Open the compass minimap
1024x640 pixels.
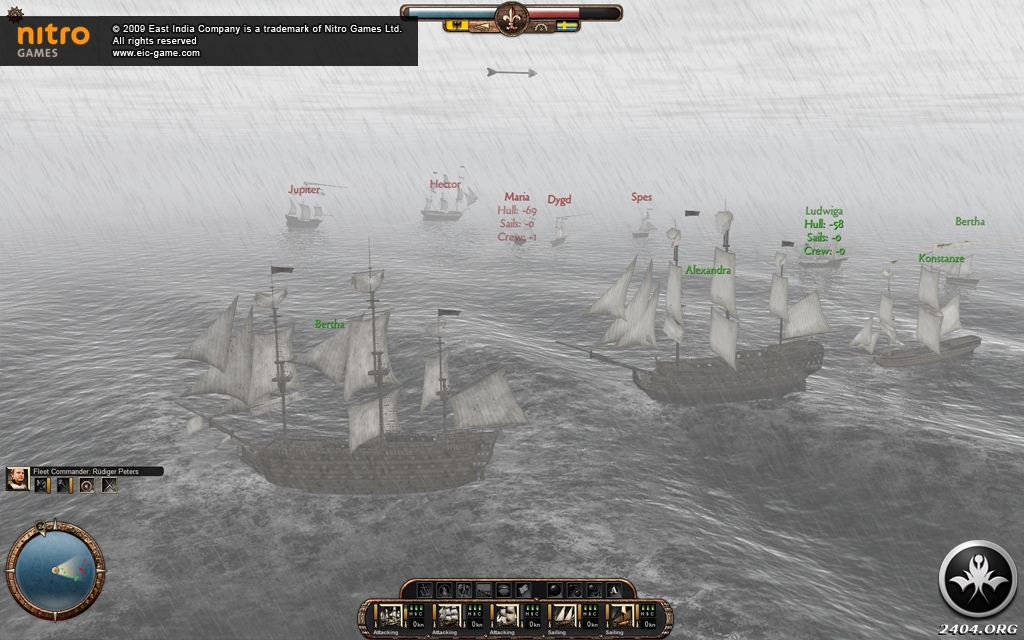click(54, 569)
